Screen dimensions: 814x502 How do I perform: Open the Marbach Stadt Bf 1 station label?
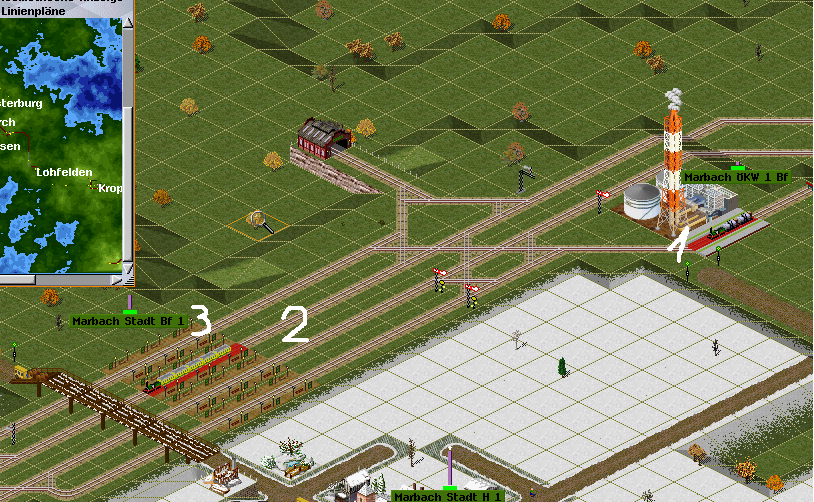tap(129, 321)
